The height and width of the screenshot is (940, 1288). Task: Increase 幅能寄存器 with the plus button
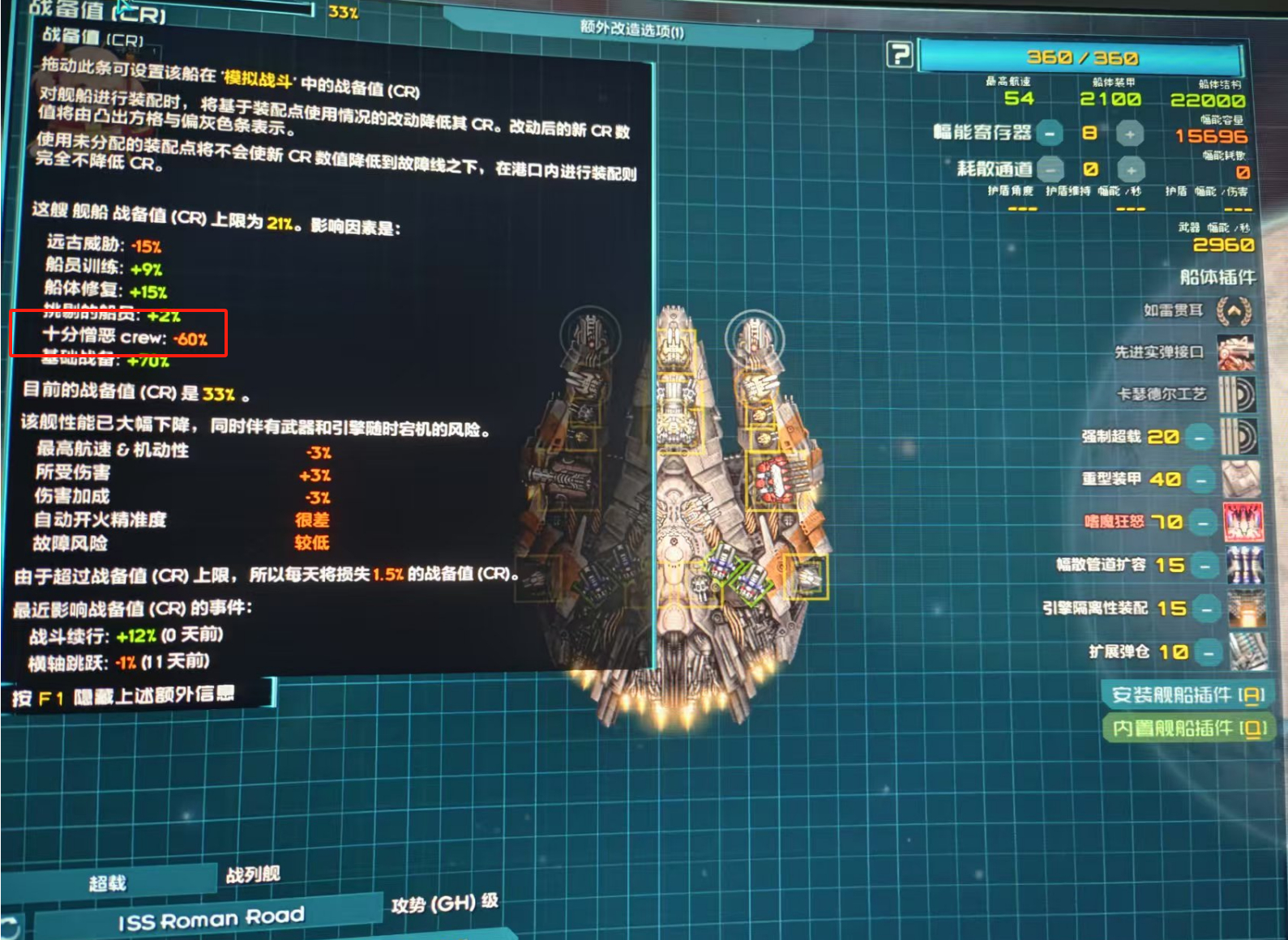click(1132, 132)
